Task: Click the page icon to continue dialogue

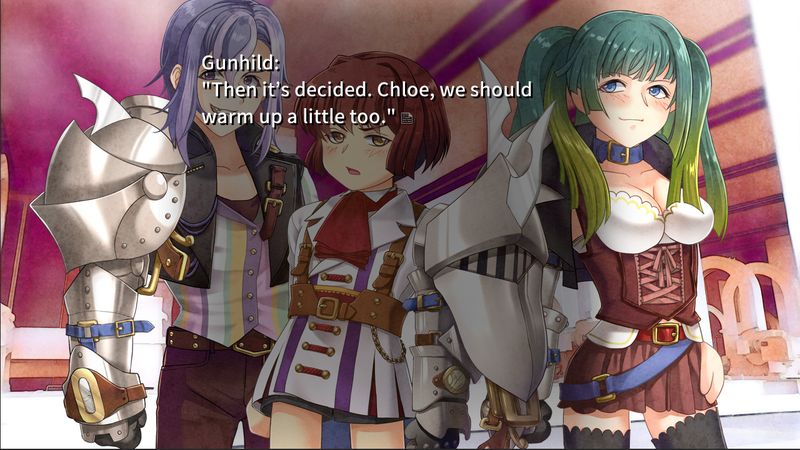Action: tap(407, 118)
